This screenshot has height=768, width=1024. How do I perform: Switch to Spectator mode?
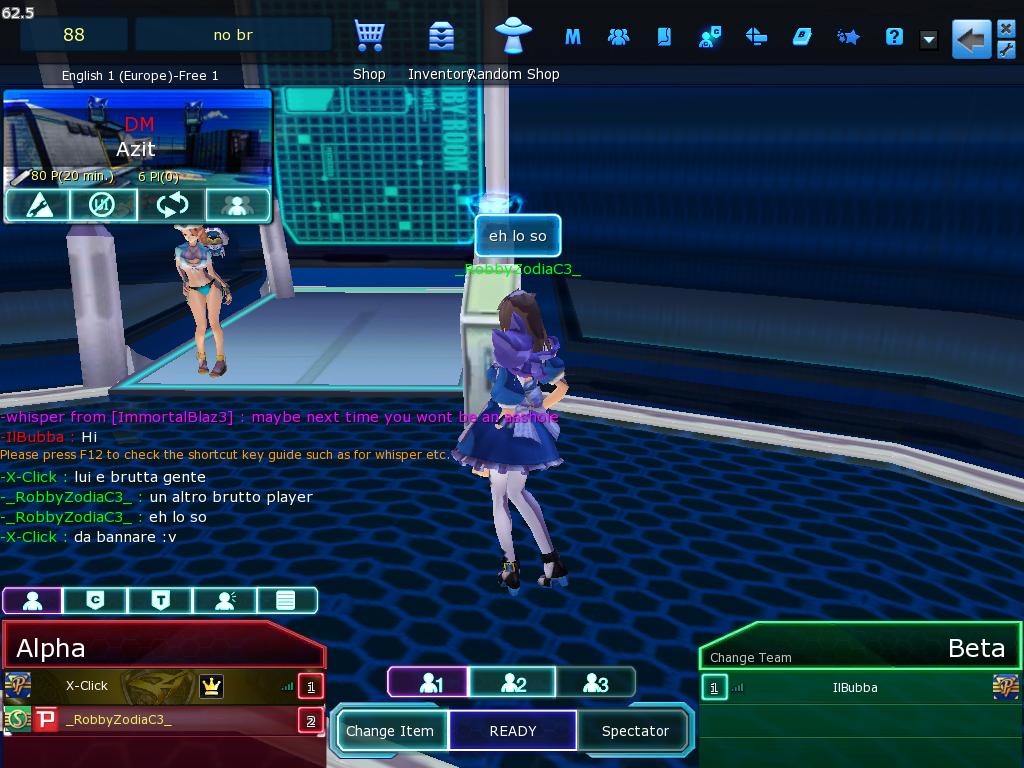(635, 731)
